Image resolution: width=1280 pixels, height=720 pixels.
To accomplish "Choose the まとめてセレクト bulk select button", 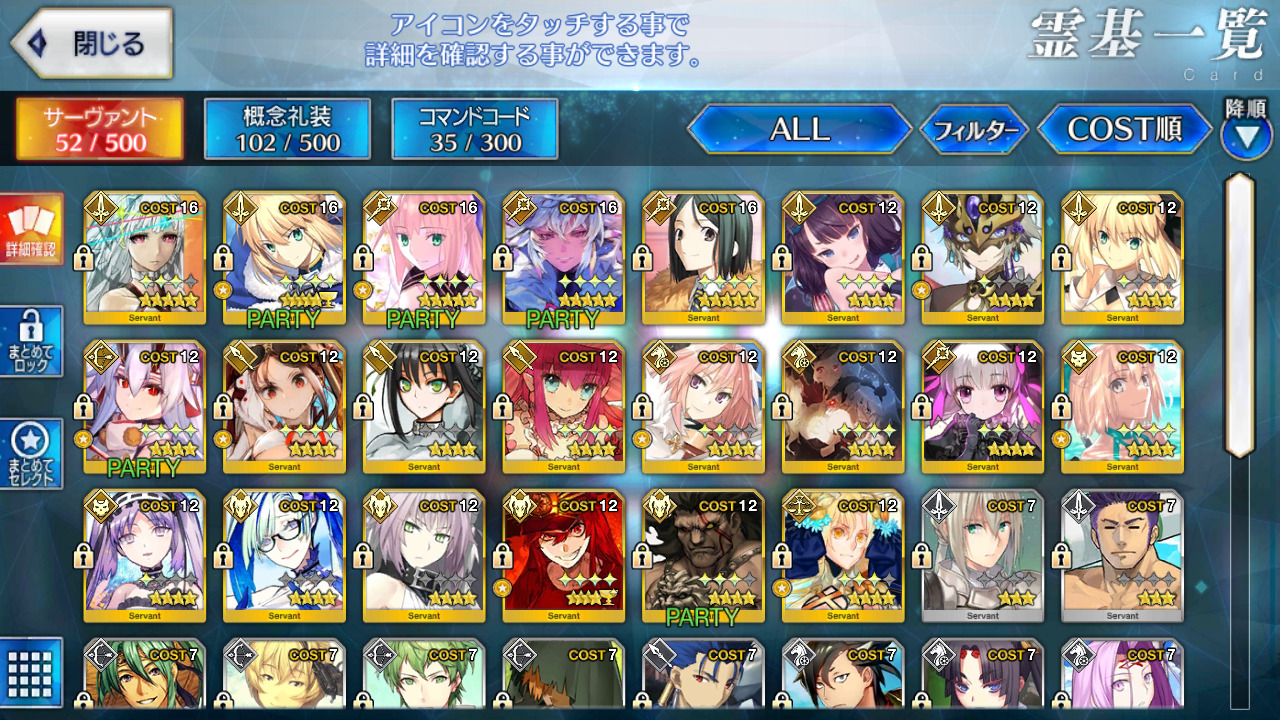I will click(x=32, y=453).
